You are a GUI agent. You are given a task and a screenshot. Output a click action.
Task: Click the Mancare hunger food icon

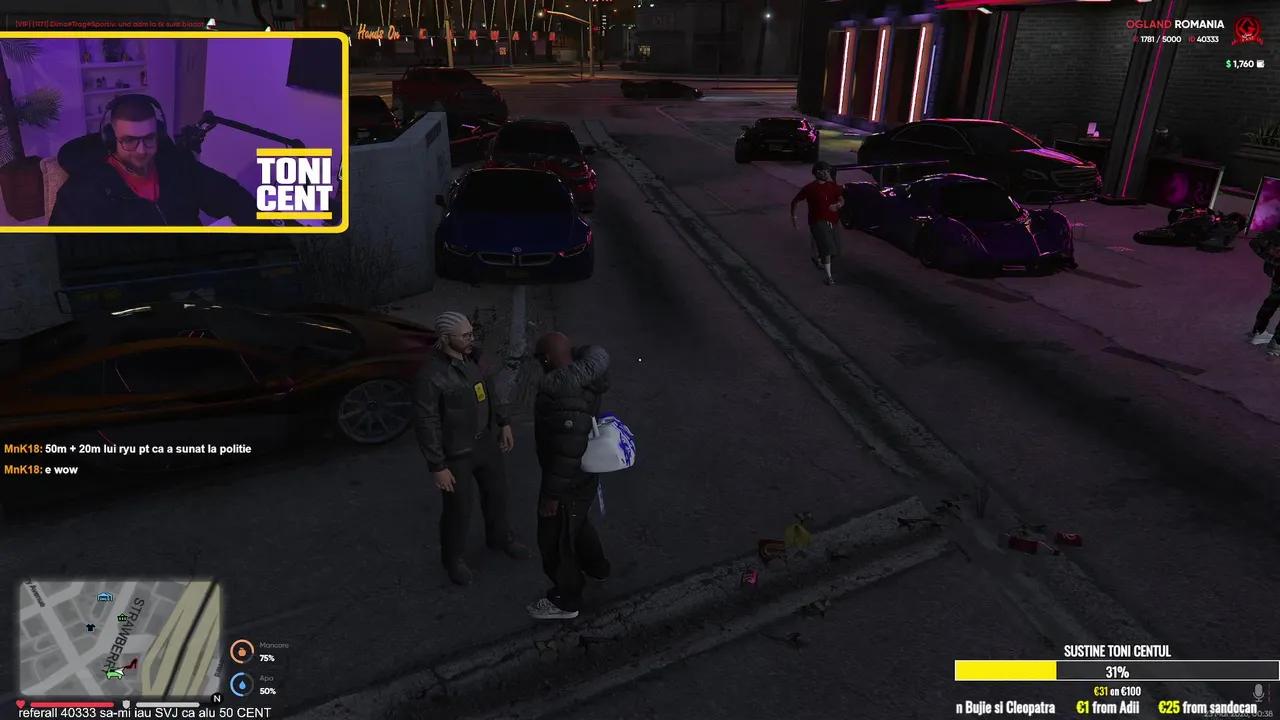[241, 651]
